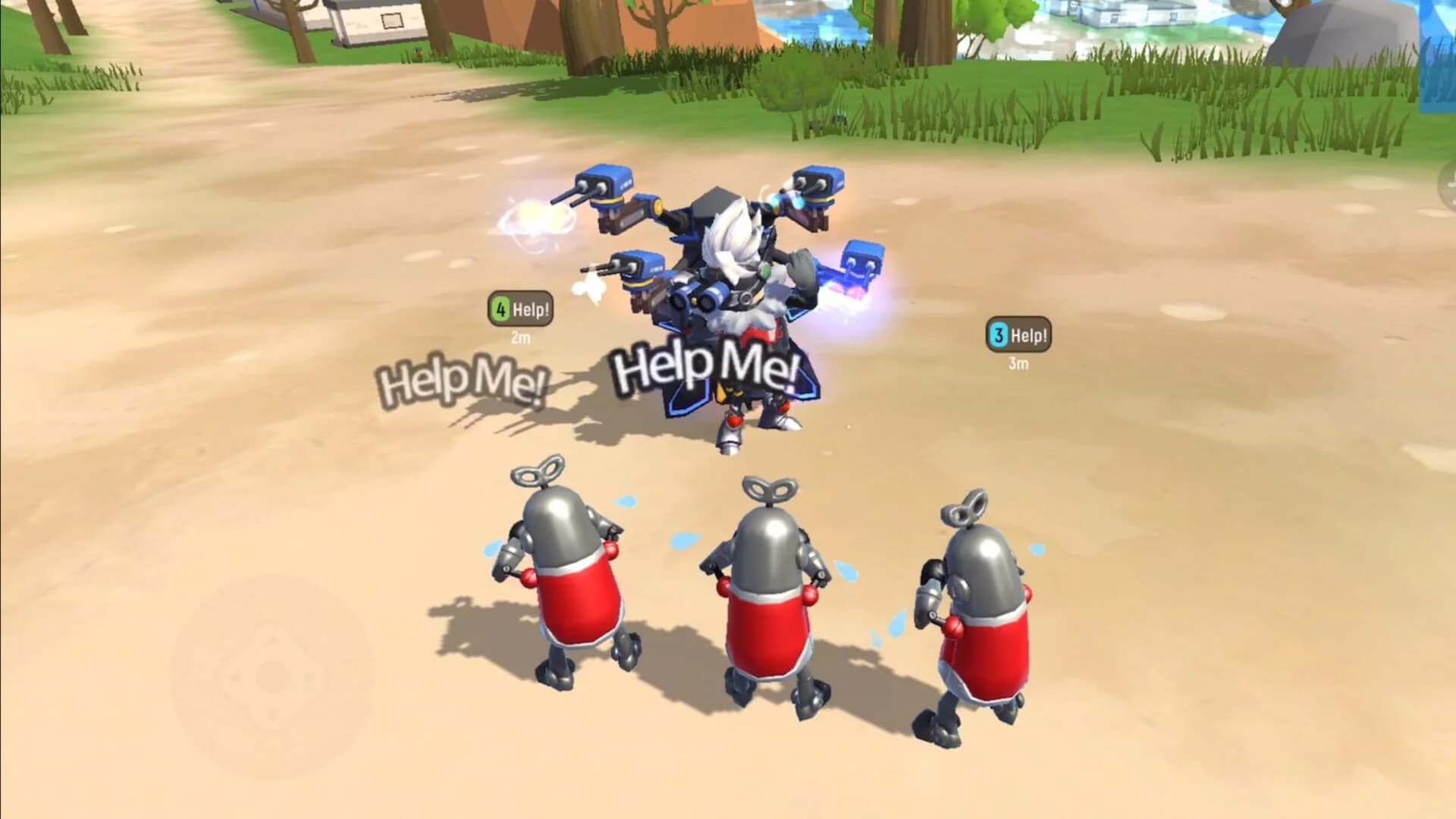Screen dimensions: 1456x819
Task: Click the character's glowing green gem
Action: tap(764, 270)
